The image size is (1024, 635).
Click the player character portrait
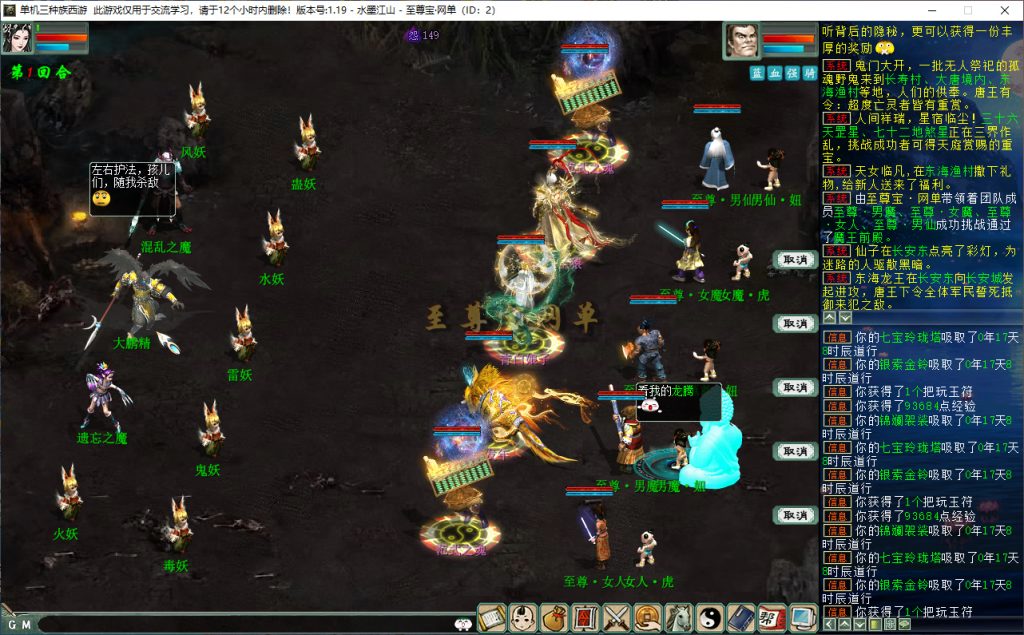tap(16, 39)
